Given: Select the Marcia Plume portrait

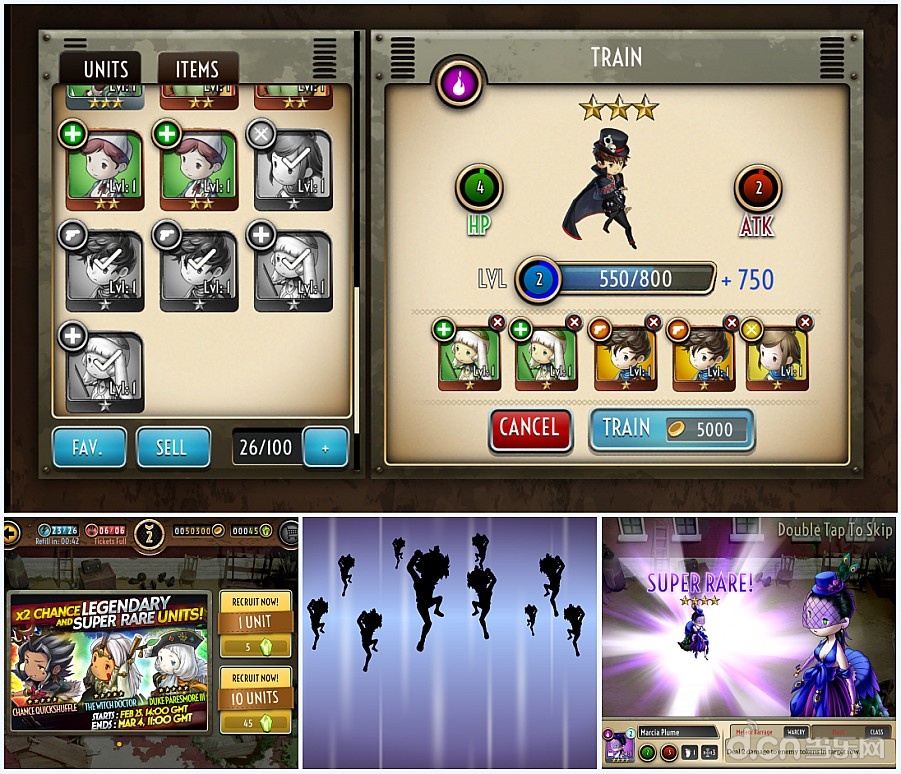Looking at the screenshot, I should tap(619, 750).
